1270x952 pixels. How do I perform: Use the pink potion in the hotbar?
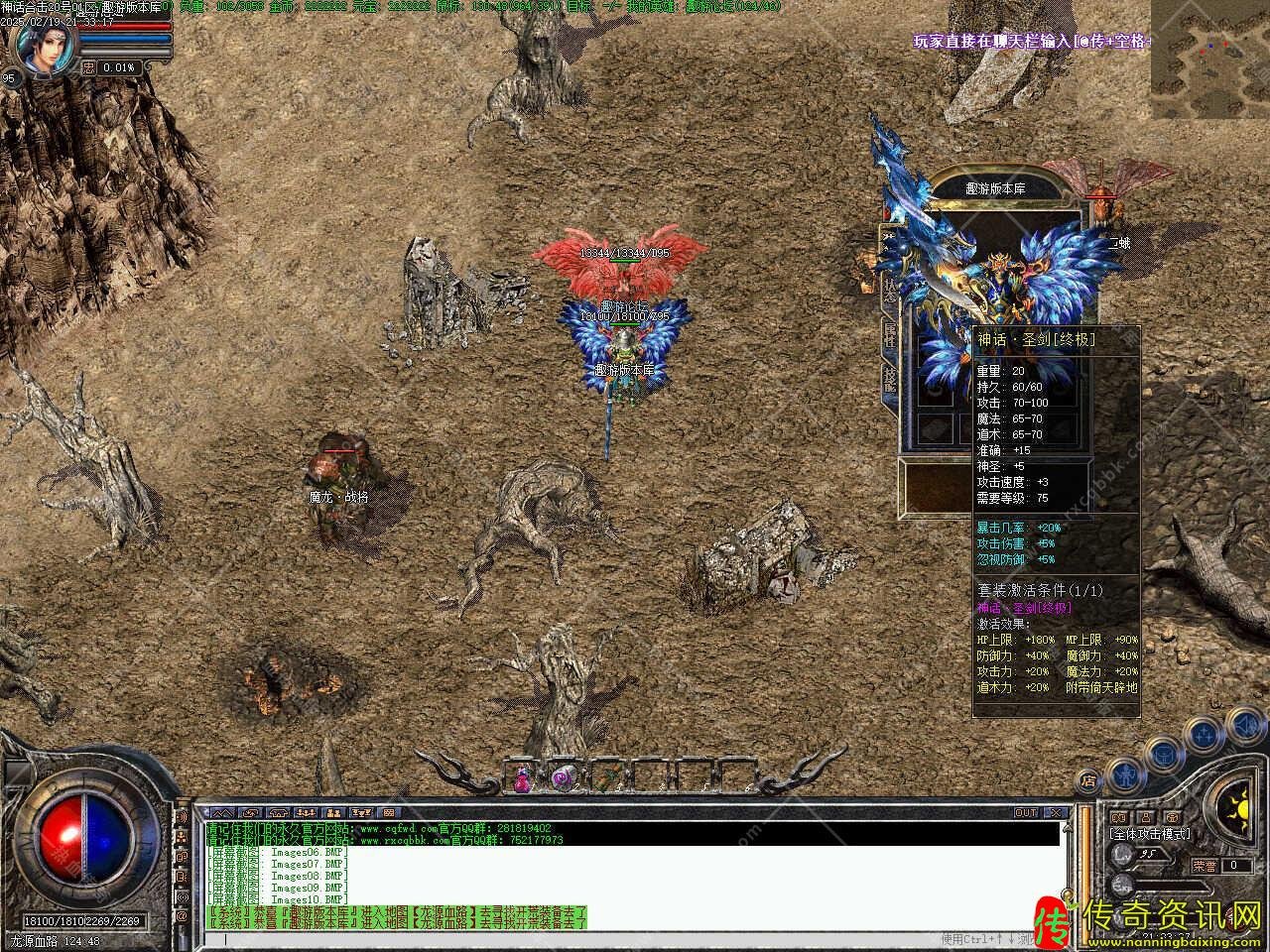click(x=522, y=778)
